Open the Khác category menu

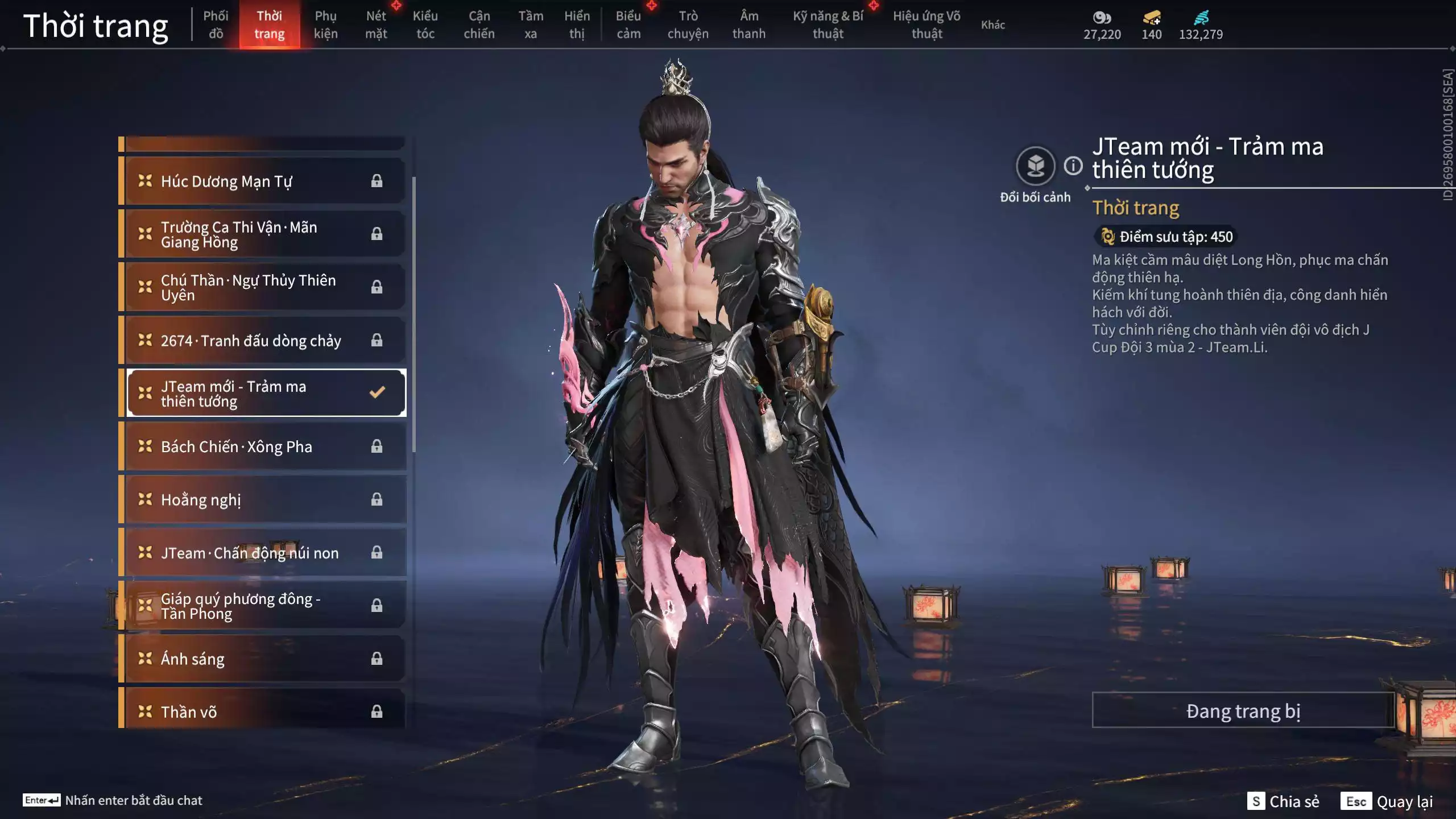pos(994,24)
